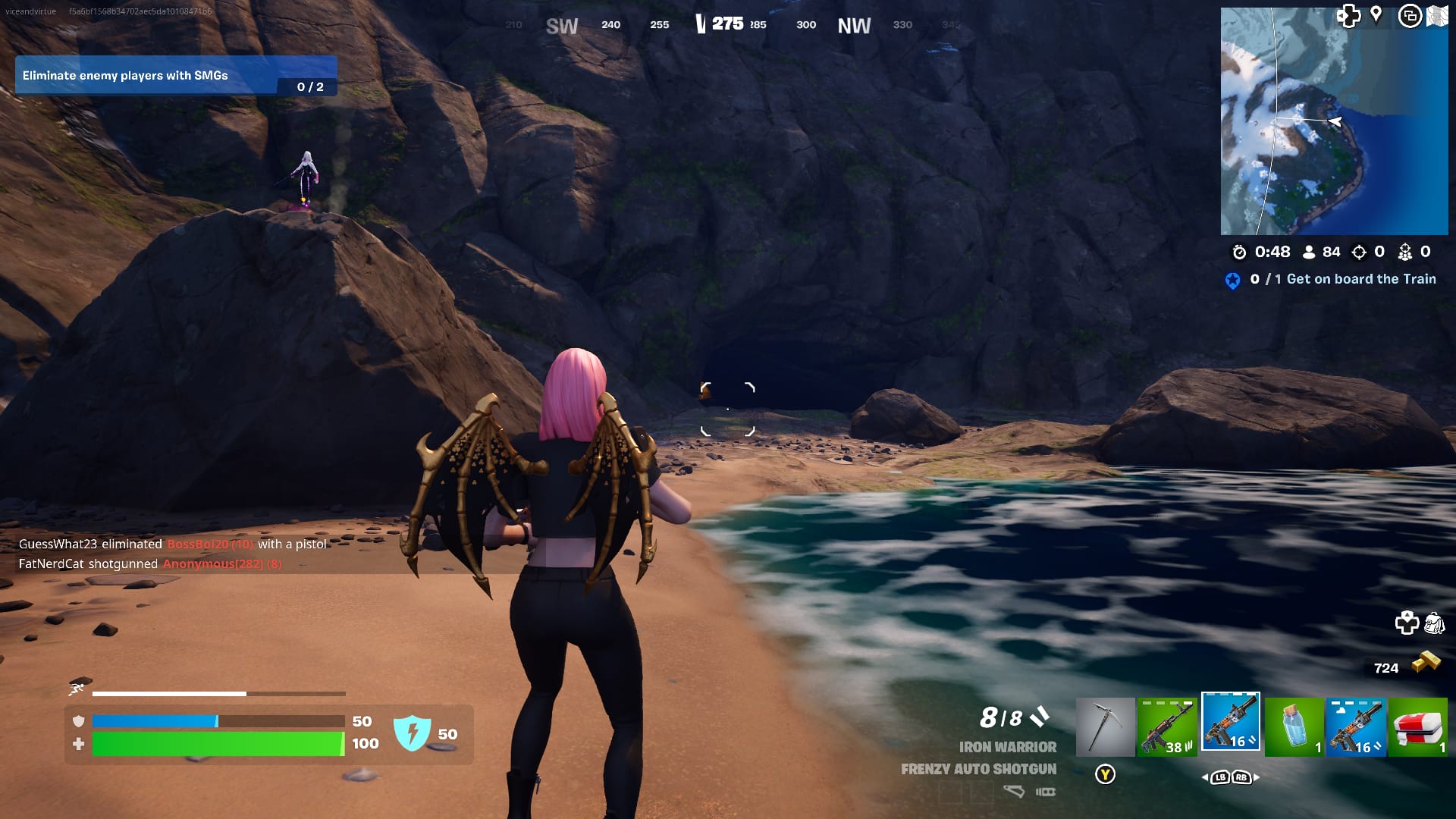Select the pickaxe hotbar slot

click(x=1106, y=724)
